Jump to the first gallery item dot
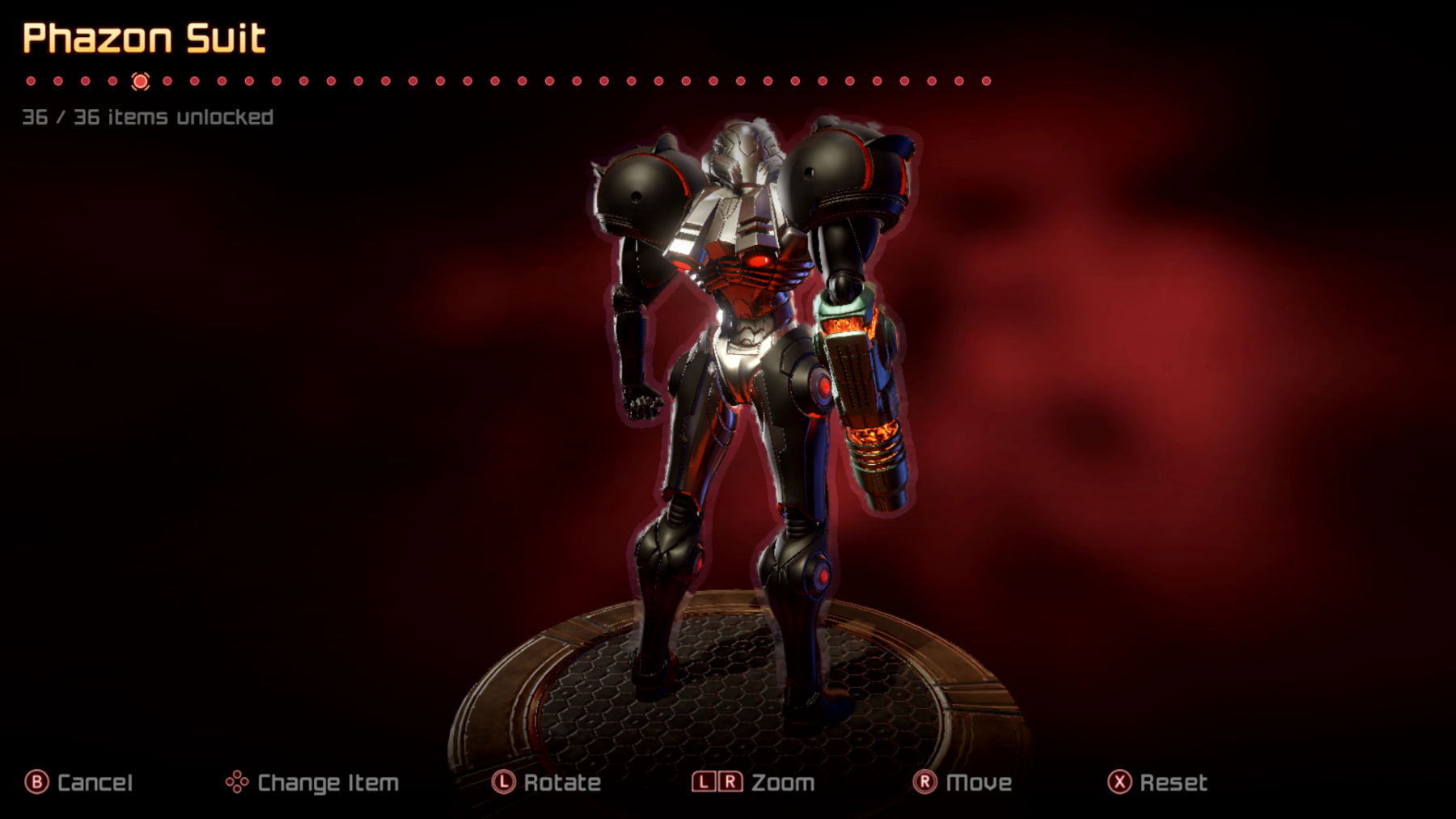The width and height of the screenshot is (1456, 819). point(31,81)
